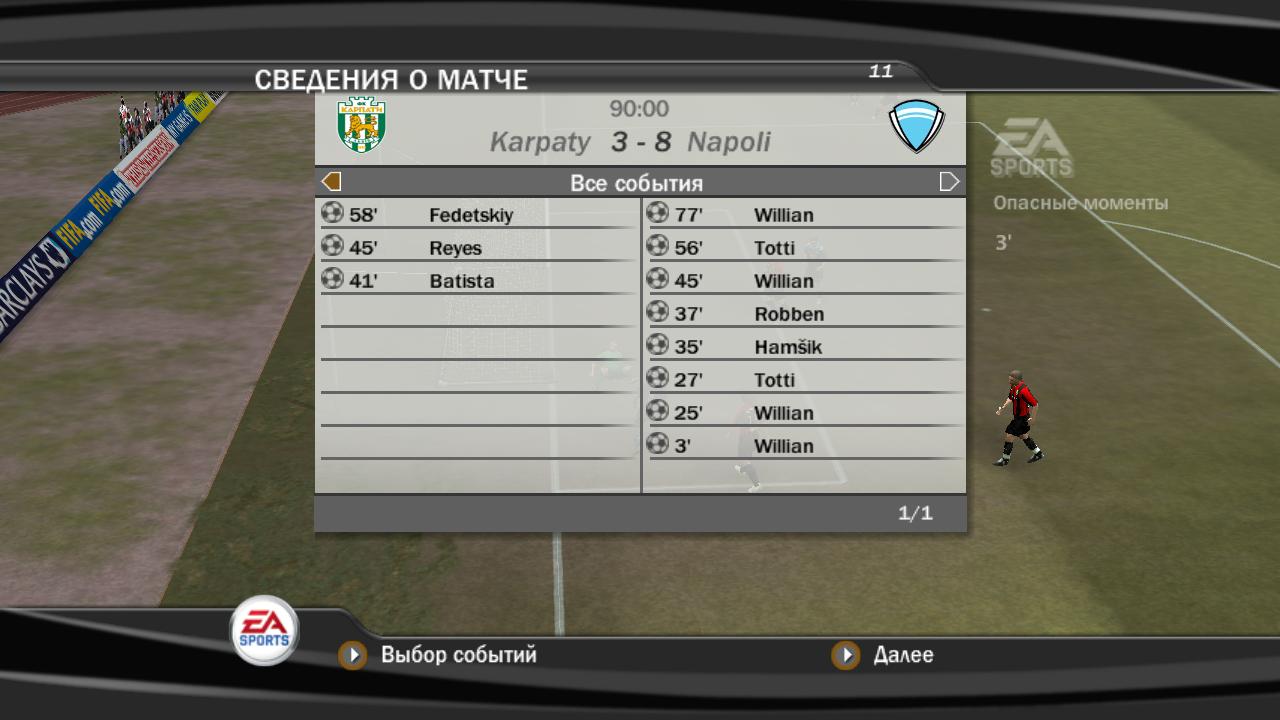The width and height of the screenshot is (1280, 720).
Task: Select Willian's 3' goal row
Action: pyautogui.click(x=803, y=446)
